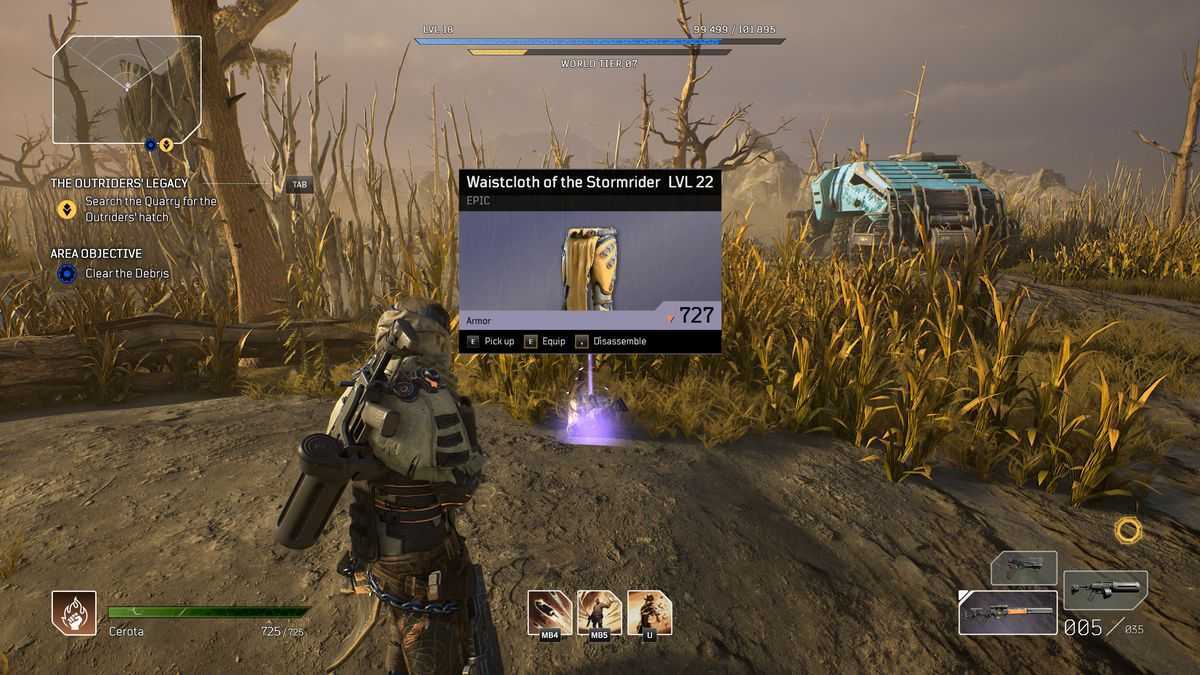Select the assault rifle weapon slot
This screenshot has width=1200, height=675.
pos(1105,590)
